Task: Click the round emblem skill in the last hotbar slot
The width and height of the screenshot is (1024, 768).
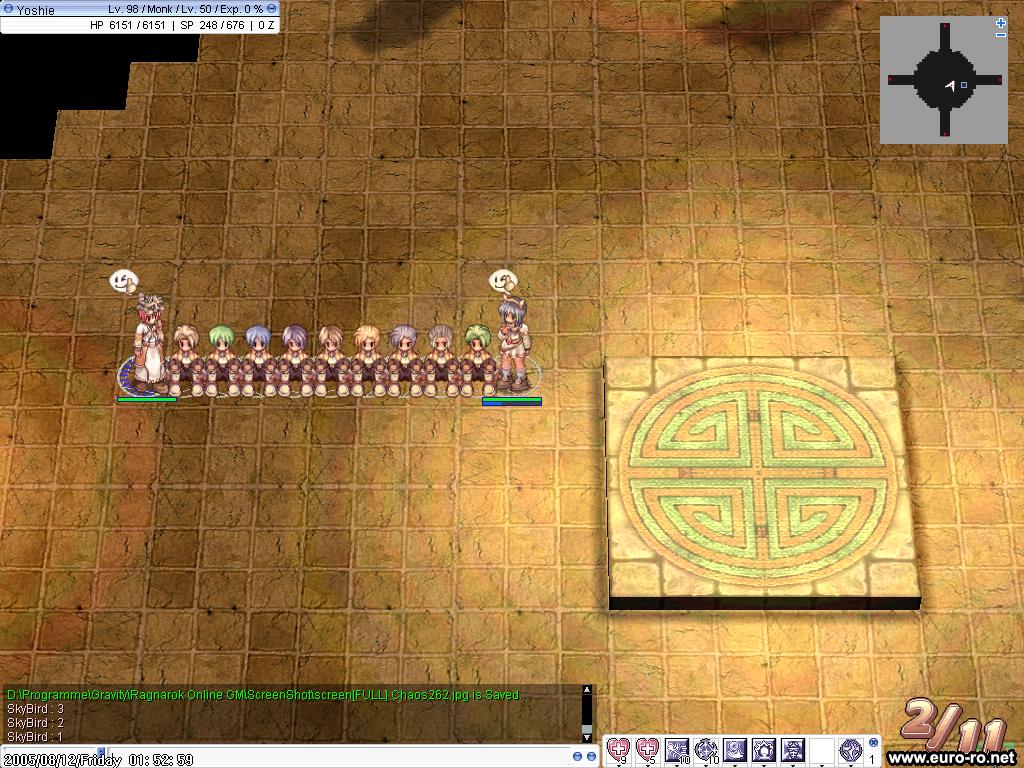Action: (851, 750)
